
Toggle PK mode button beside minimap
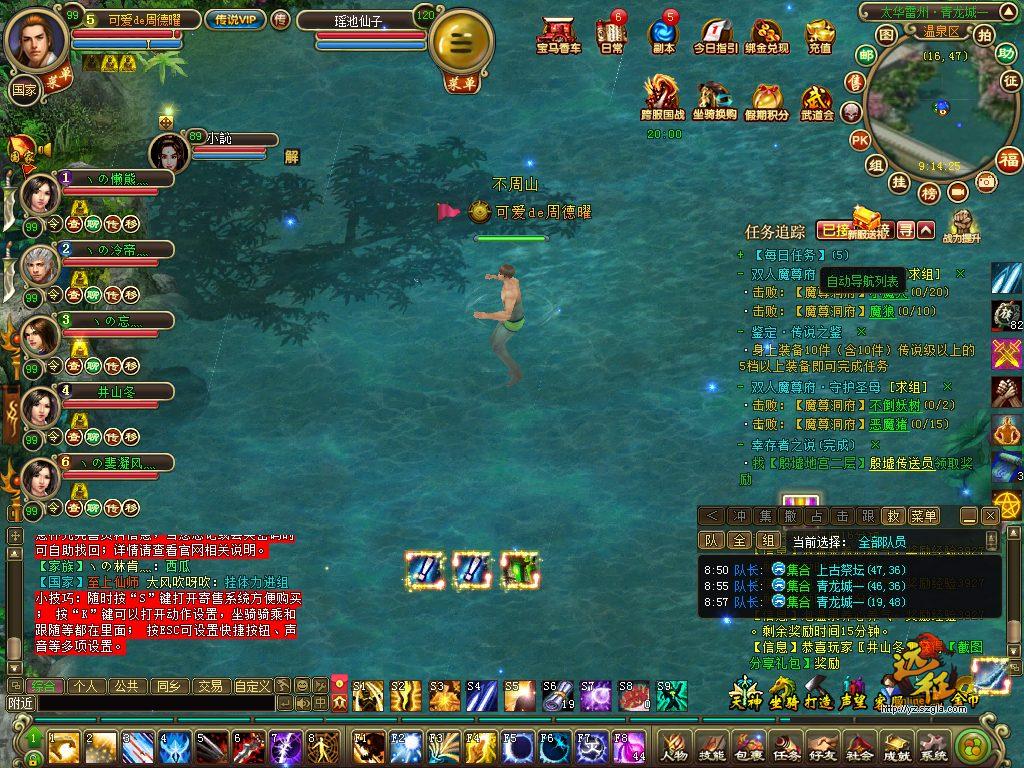click(859, 141)
